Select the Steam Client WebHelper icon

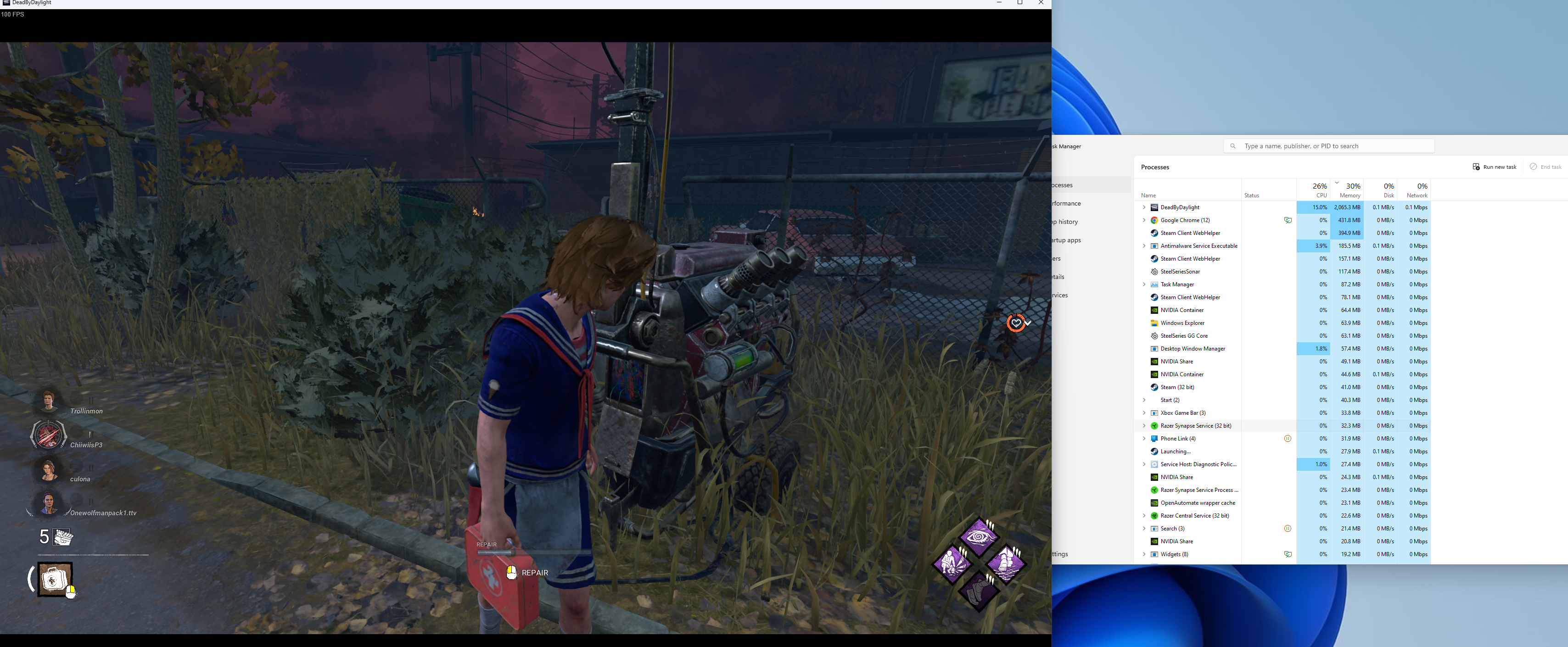pyautogui.click(x=1154, y=233)
